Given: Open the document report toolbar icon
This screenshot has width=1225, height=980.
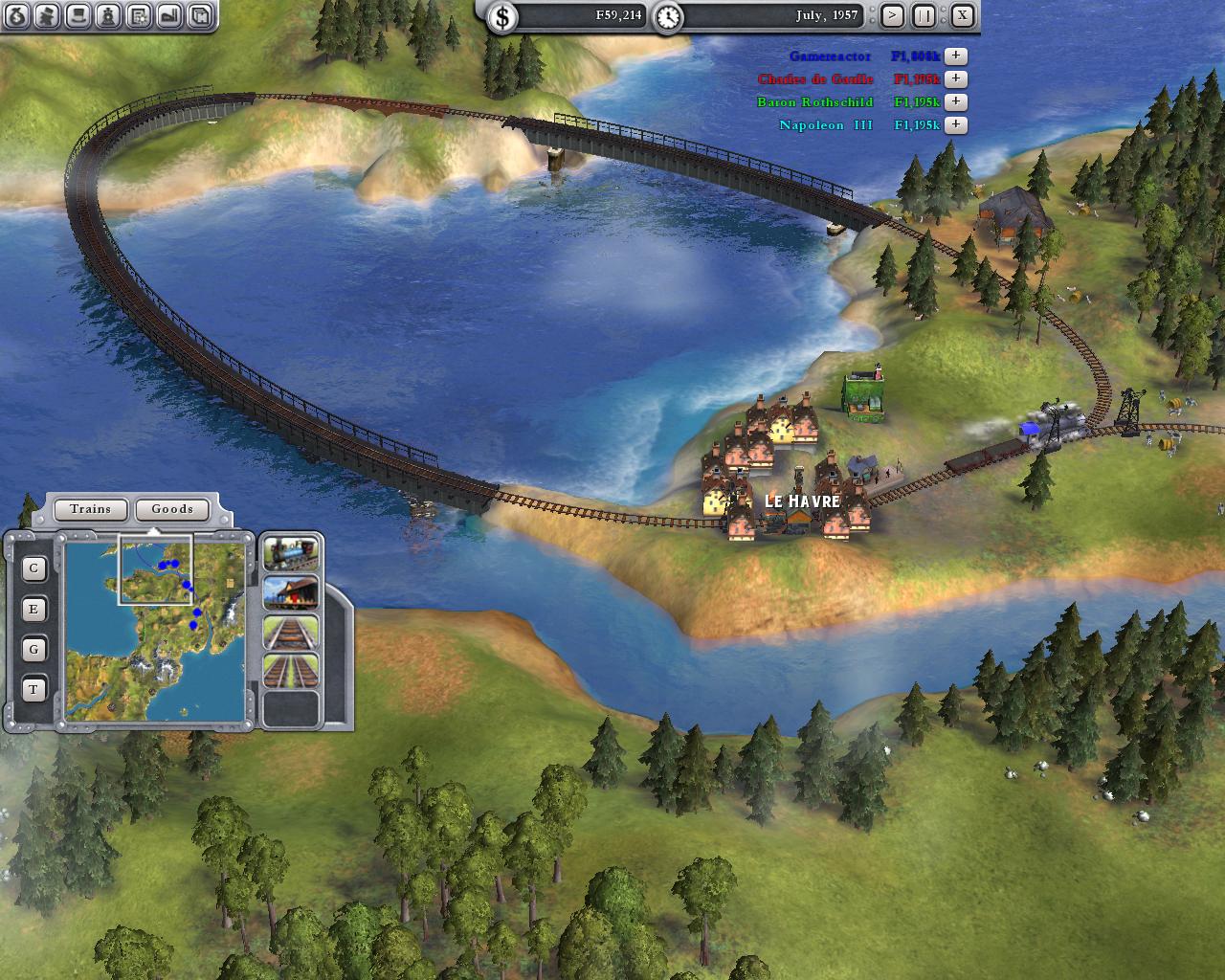Looking at the screenshot, I should (139, 15).
